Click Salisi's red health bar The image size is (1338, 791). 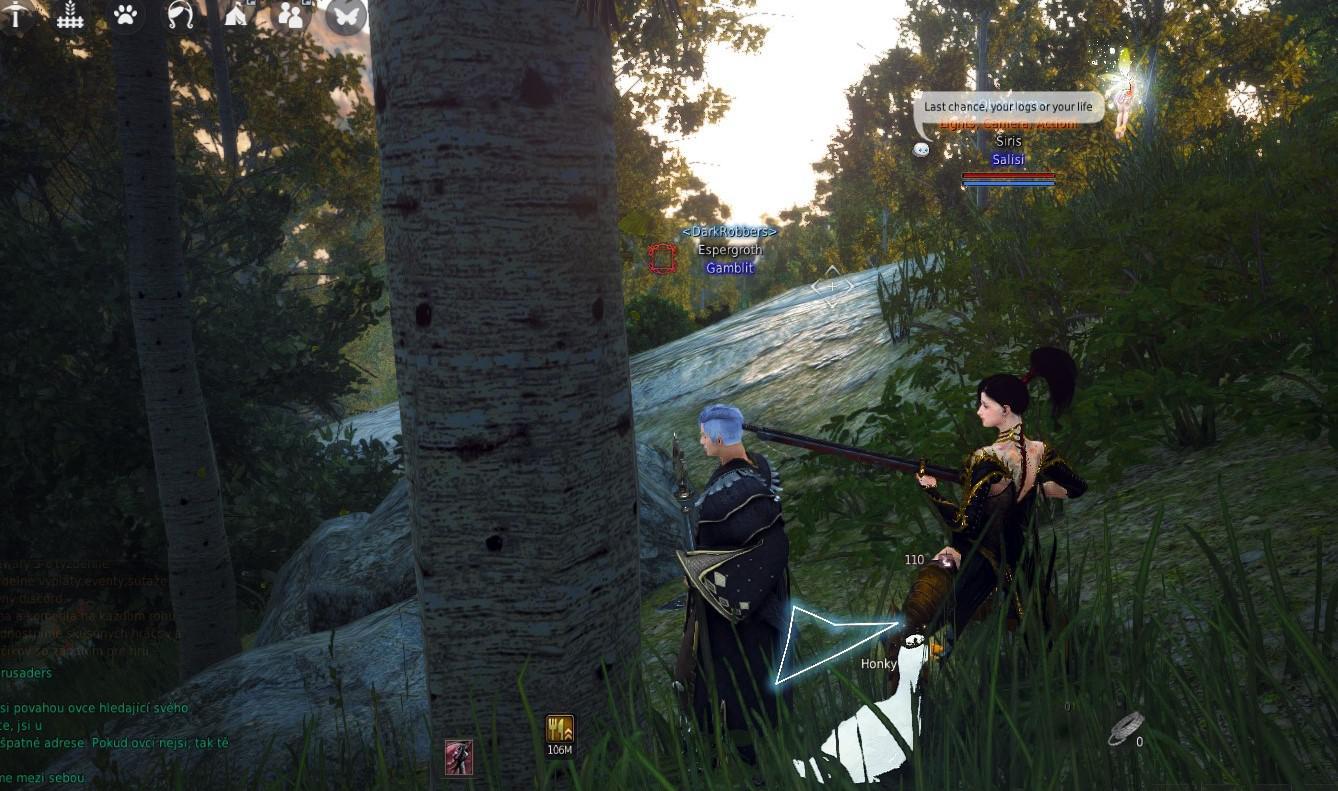point(1008,177)
